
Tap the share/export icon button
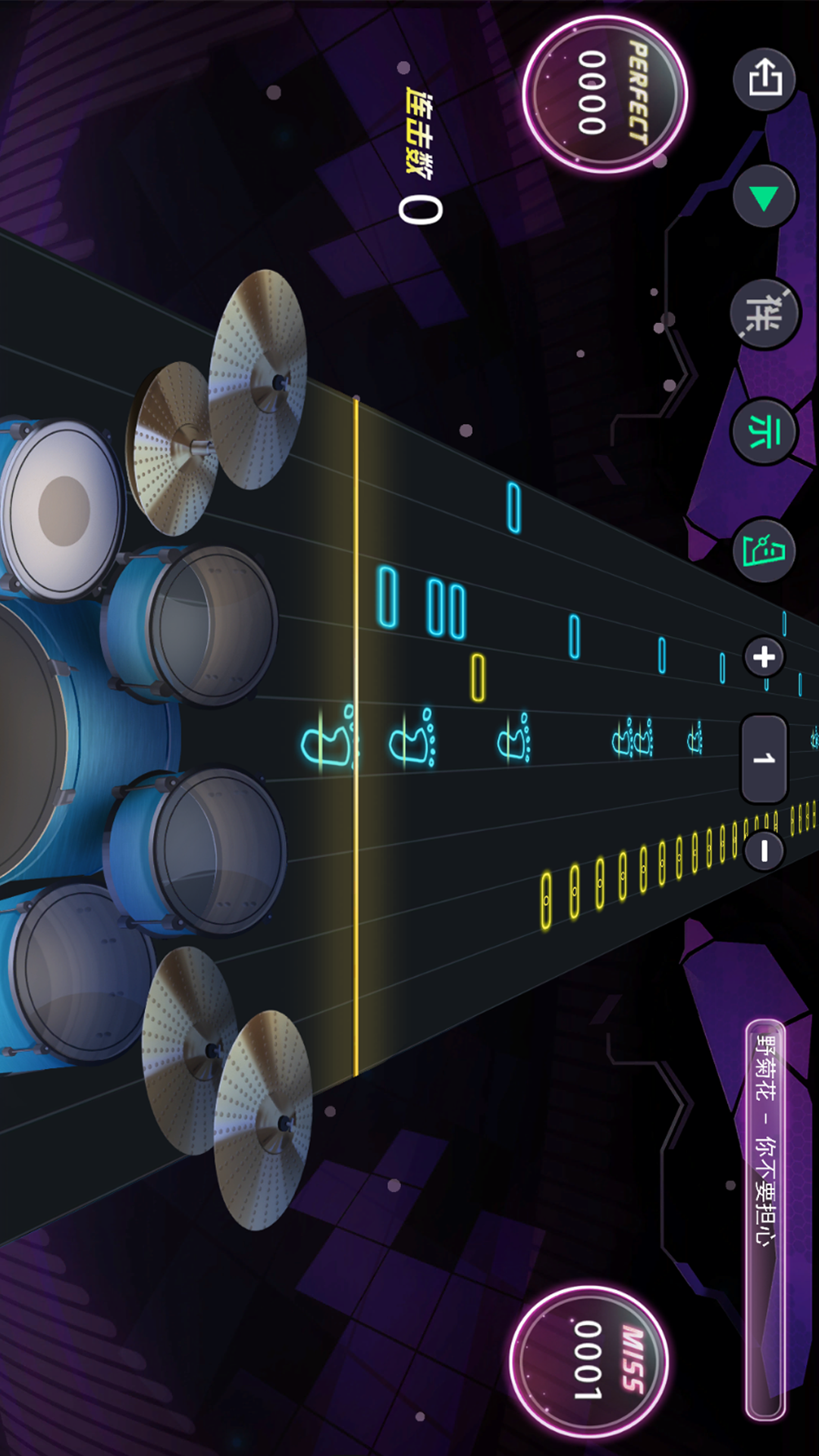coord(764,78)
